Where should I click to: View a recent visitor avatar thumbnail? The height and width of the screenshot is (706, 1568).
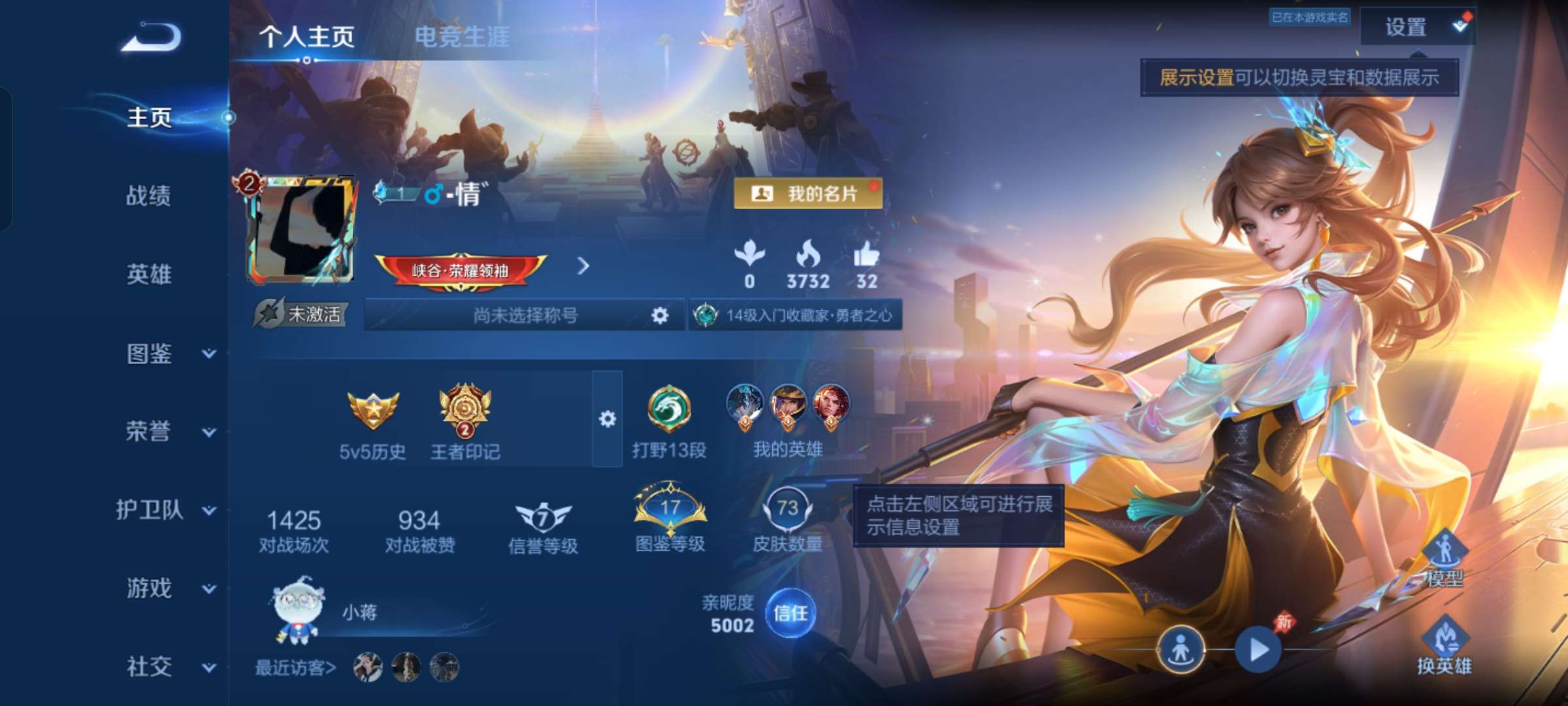pos(369,667)
